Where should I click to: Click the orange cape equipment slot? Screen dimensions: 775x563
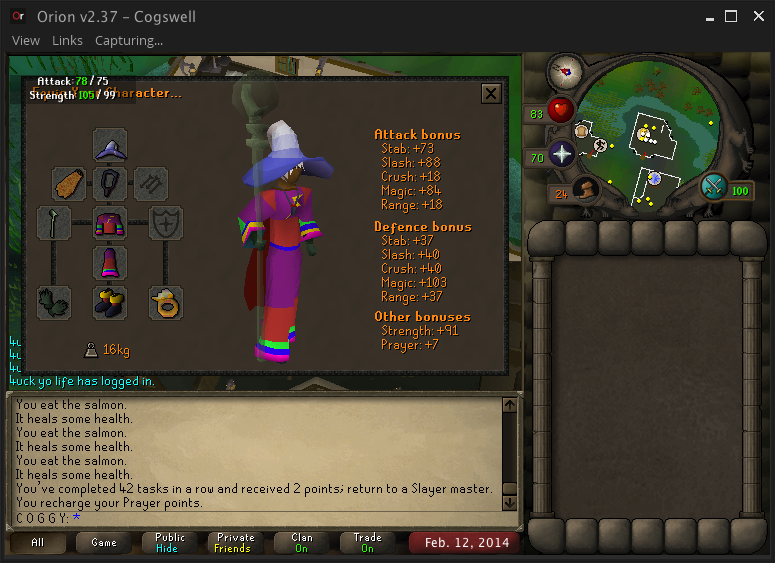tap(69, 184)
